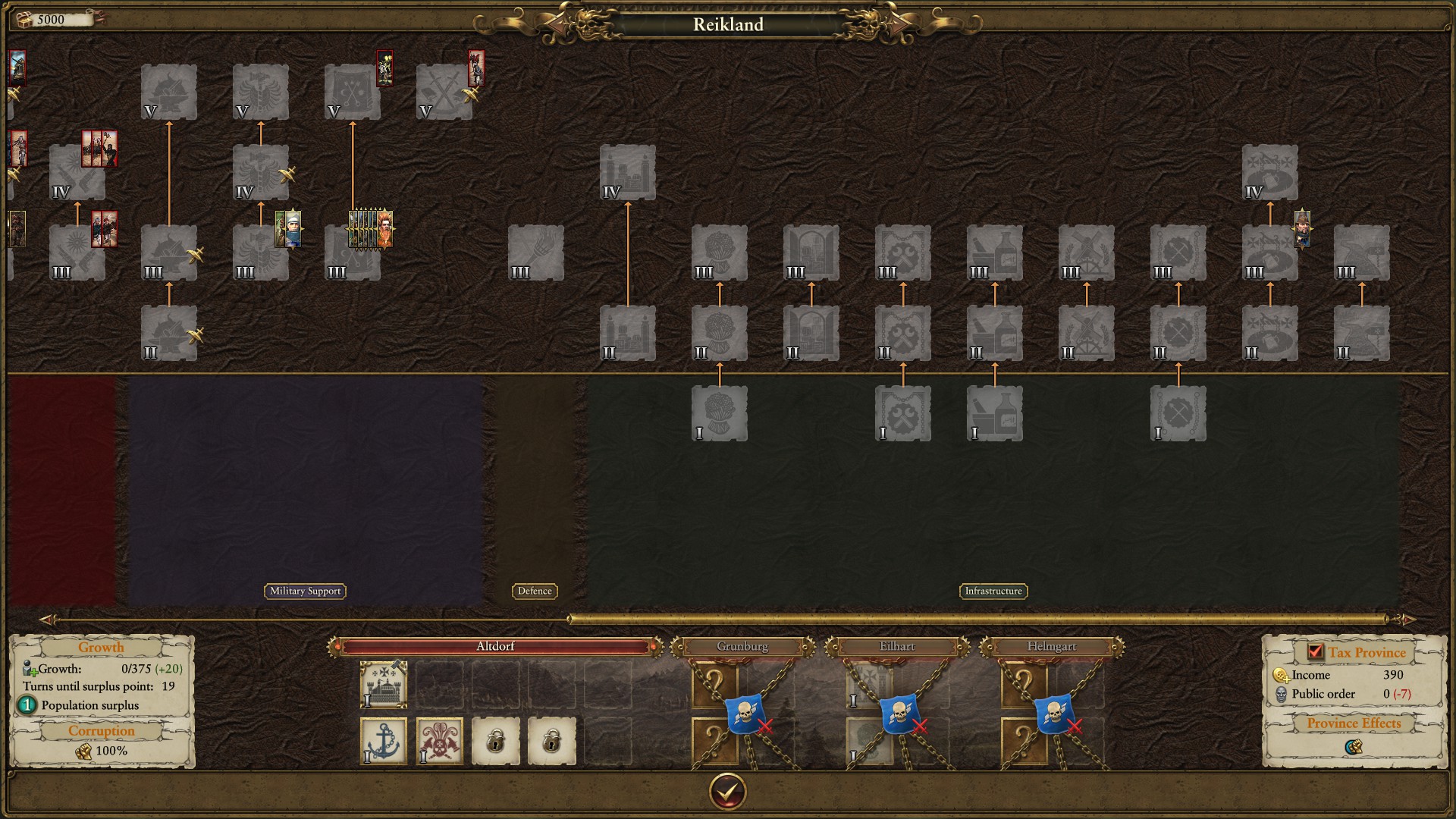The height and width of the screenshot is (819, 1456).
Task: Click the golden fist province effect icon
Action: pyautogui.click(x=1354, y=747)
